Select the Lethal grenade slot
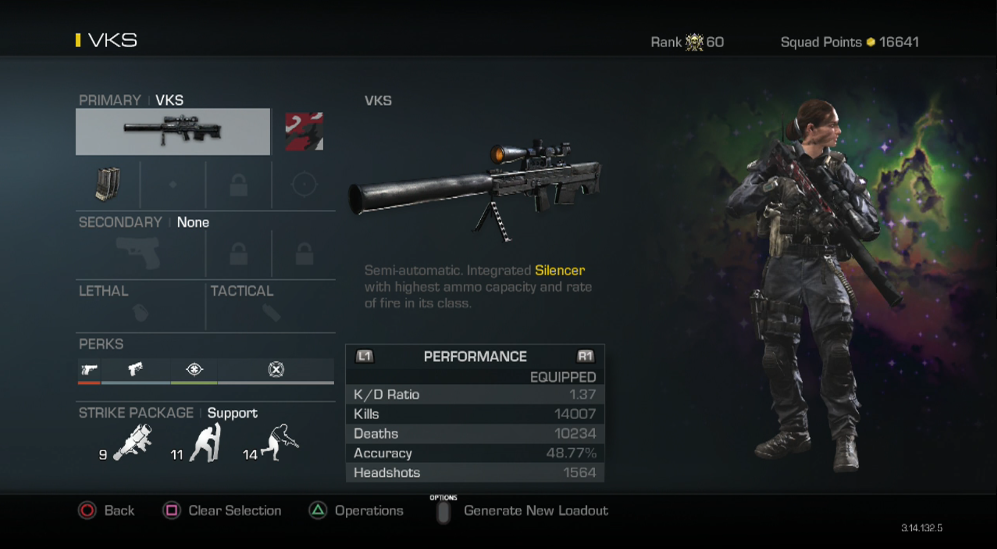 pos(141,312)
